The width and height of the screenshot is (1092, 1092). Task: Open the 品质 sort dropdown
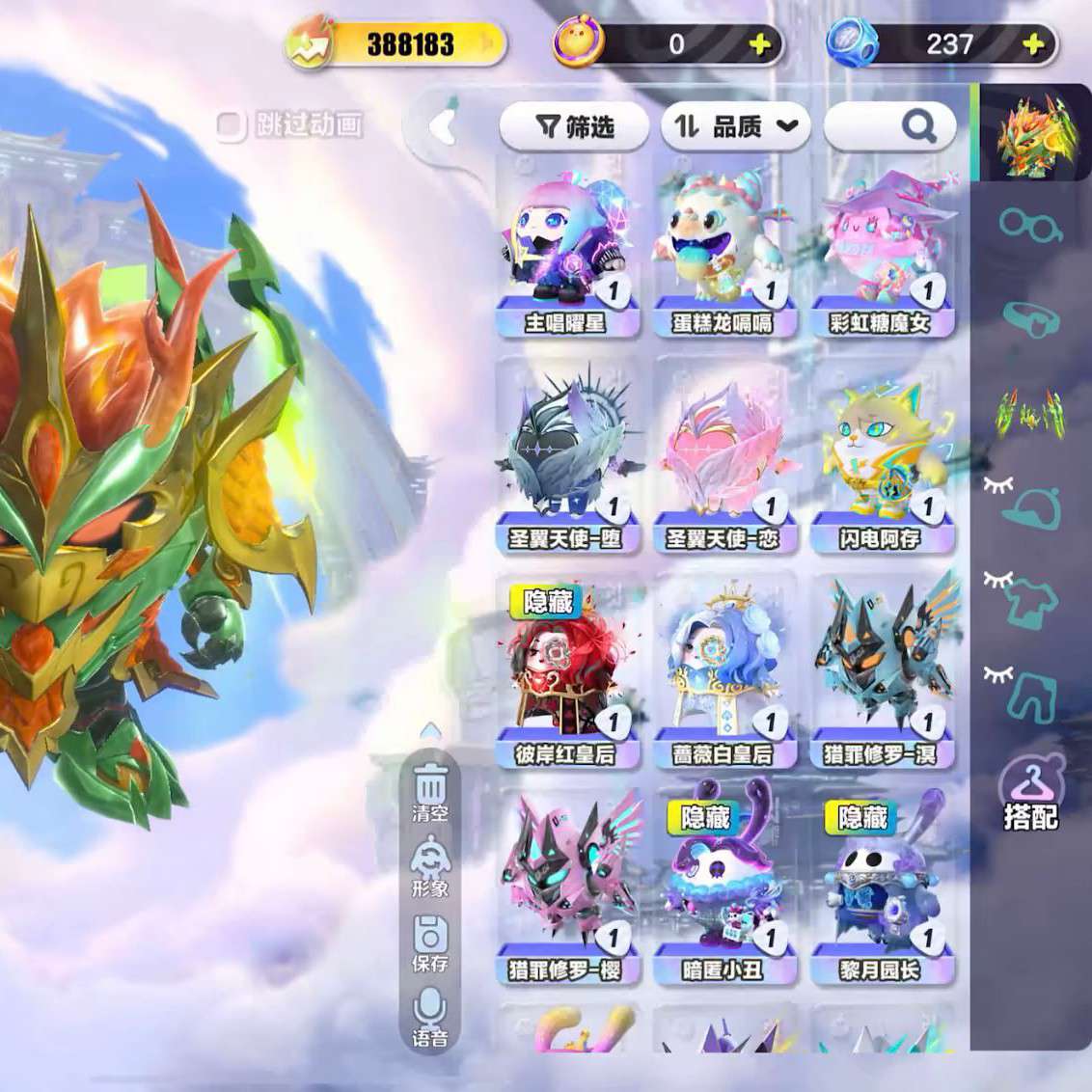tap(735, 126)
